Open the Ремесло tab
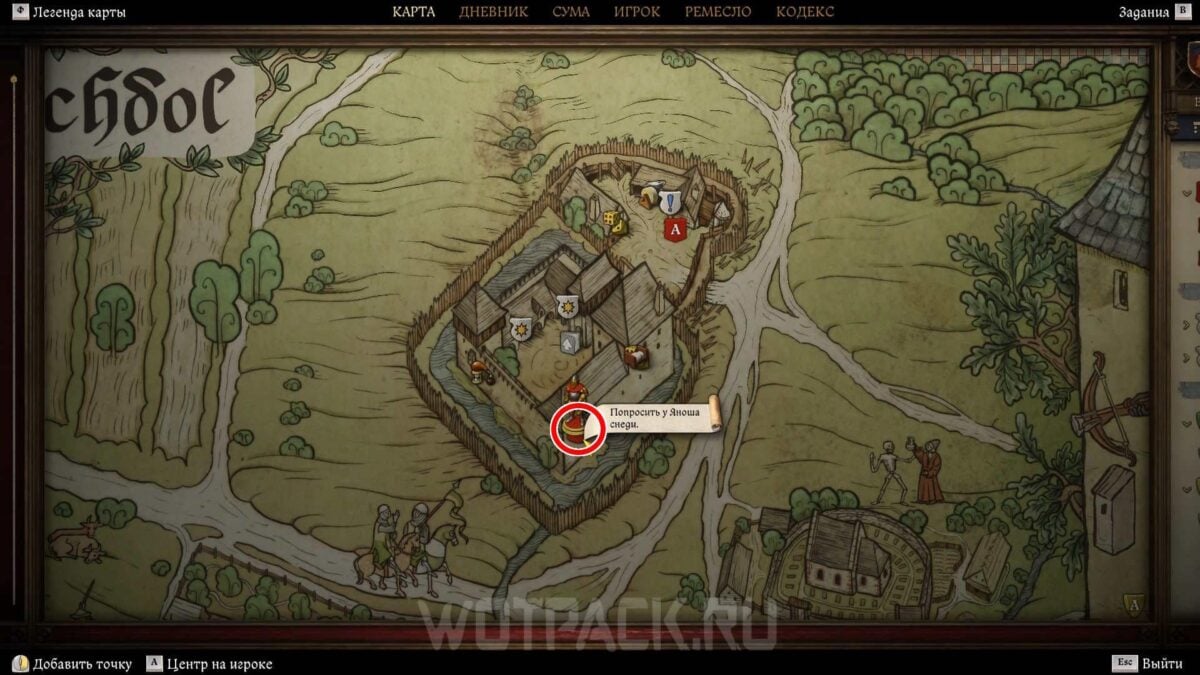Image resolution: width=1200 pixels, height=675 pixels. (x=718, y=12)
